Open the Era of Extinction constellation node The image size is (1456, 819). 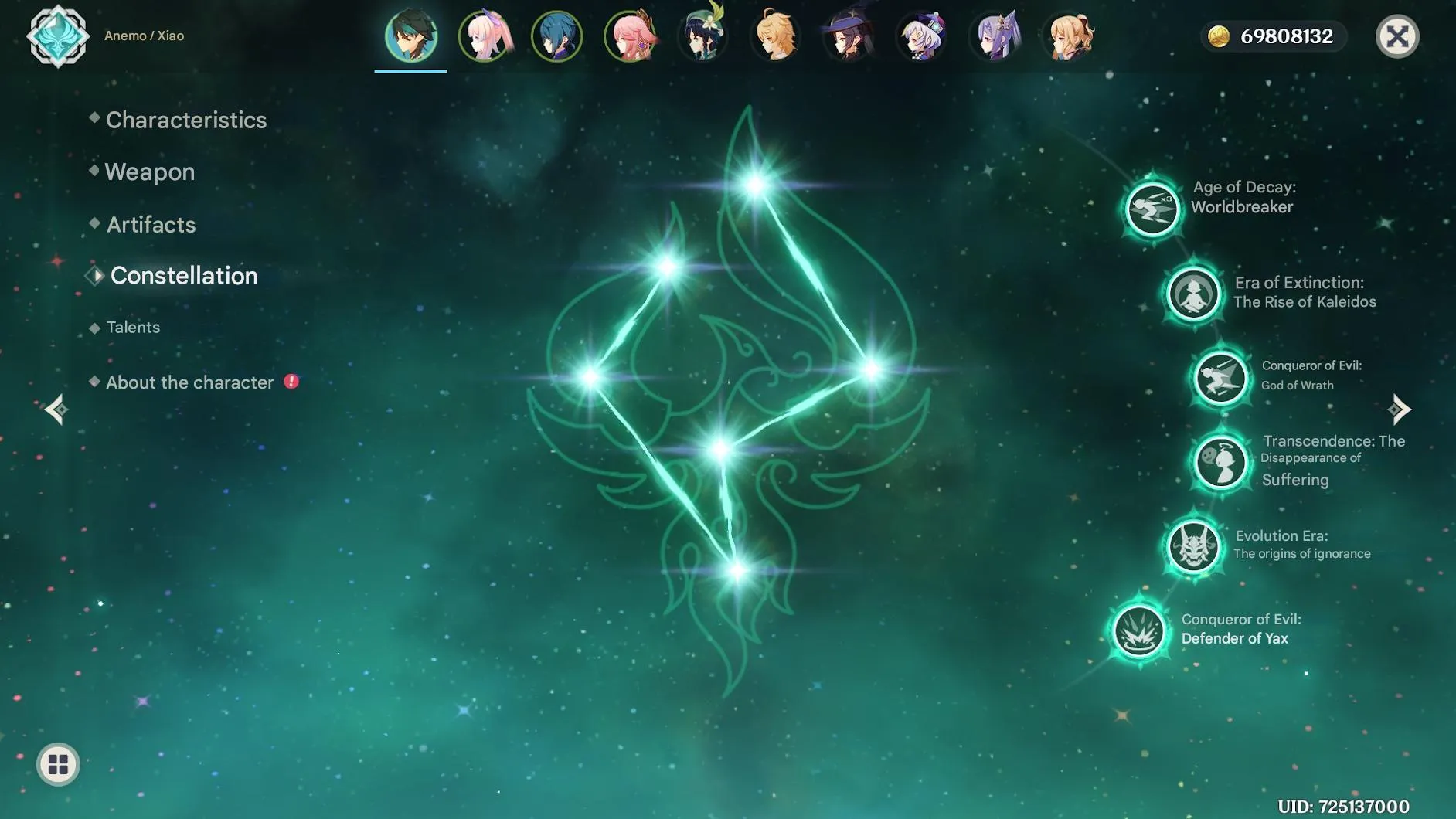click(x=1195, y=294)
